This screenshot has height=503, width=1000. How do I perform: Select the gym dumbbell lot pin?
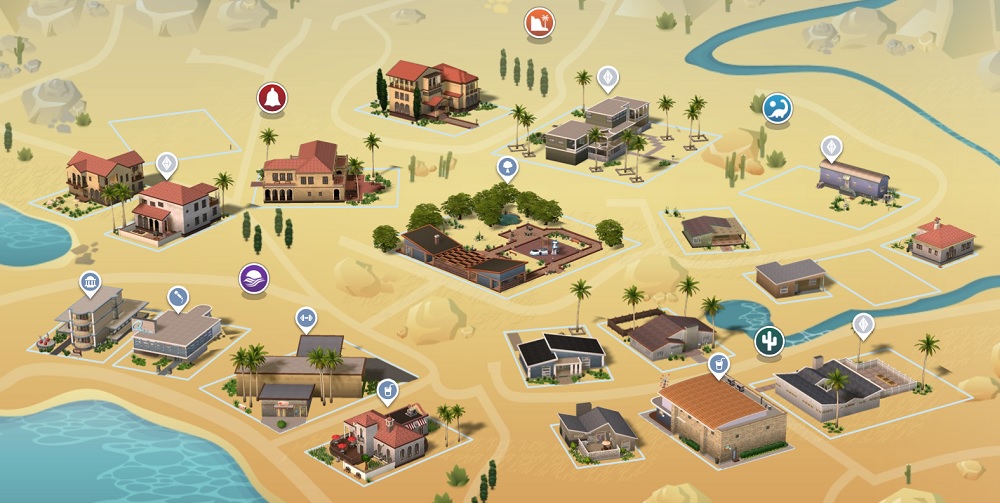(x=306, y=319)
